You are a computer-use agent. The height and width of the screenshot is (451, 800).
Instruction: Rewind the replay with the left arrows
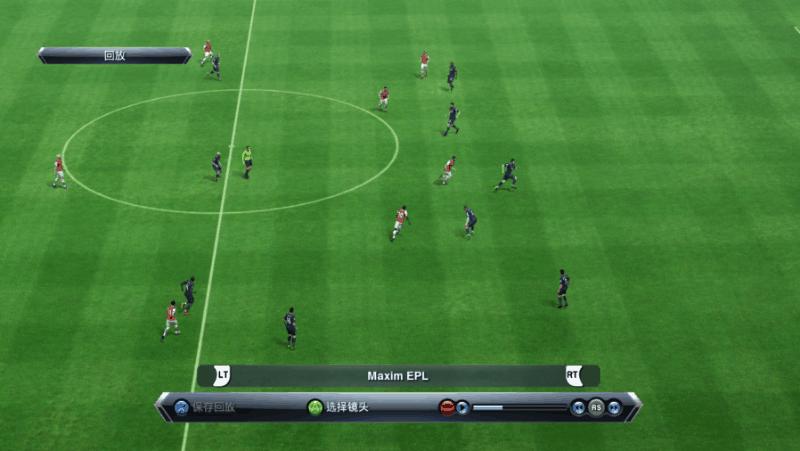(578, 407)
